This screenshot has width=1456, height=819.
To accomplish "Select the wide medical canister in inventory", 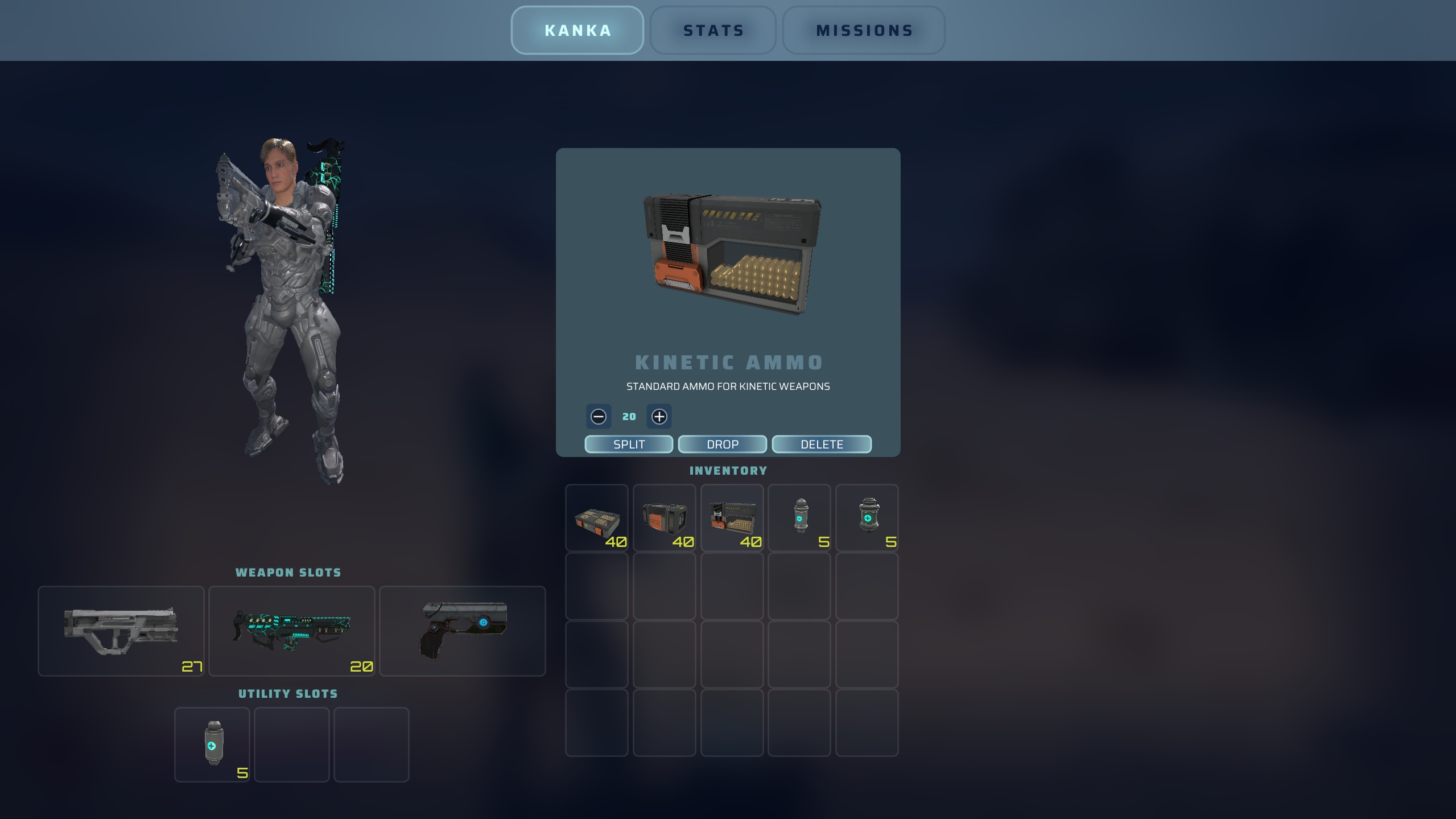I will pyautogui.click(x=867, y=518).
